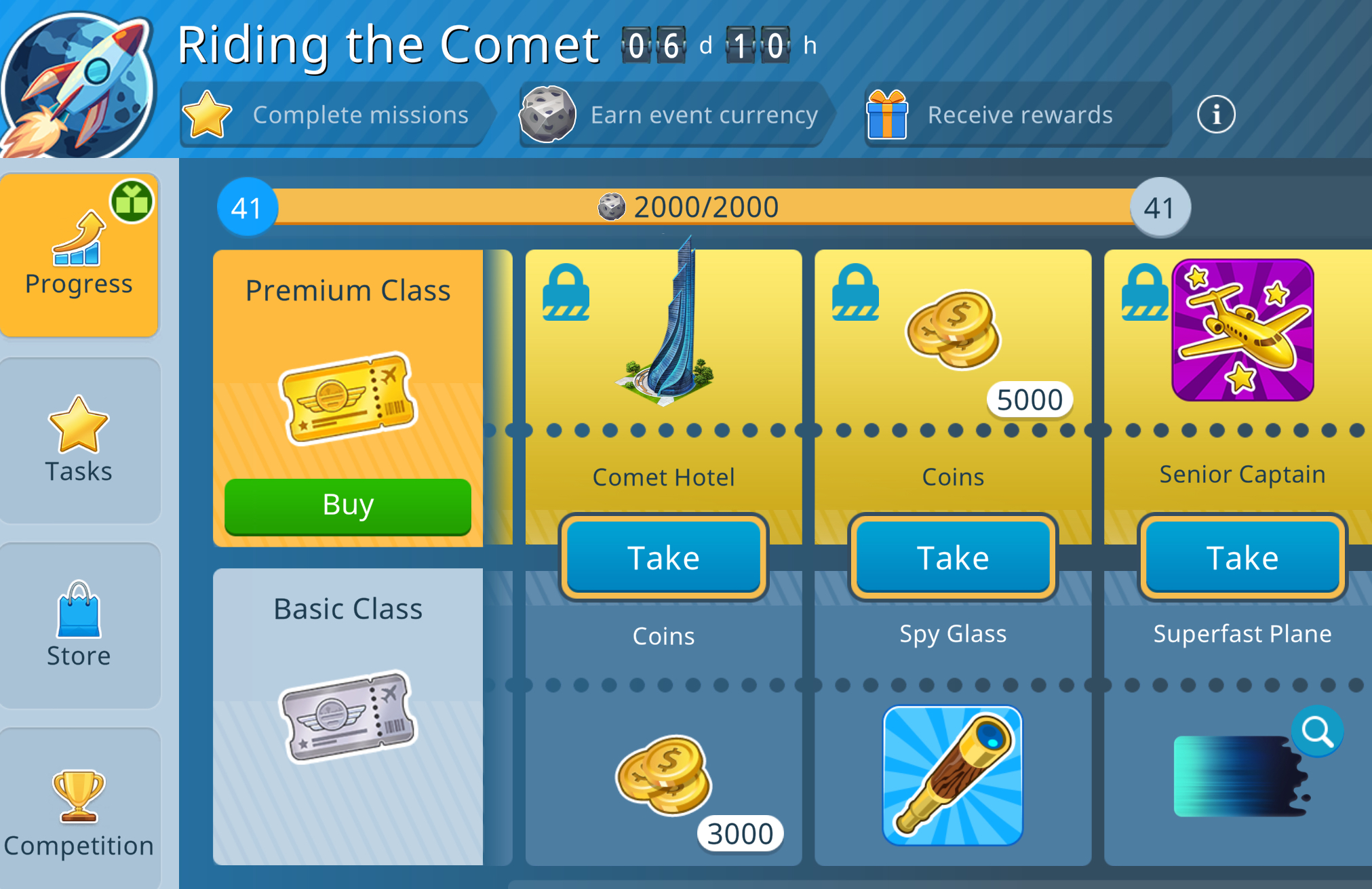
Task: Click the Receive rewards step
Action: pyautogui.click(x=1016, y=115)
